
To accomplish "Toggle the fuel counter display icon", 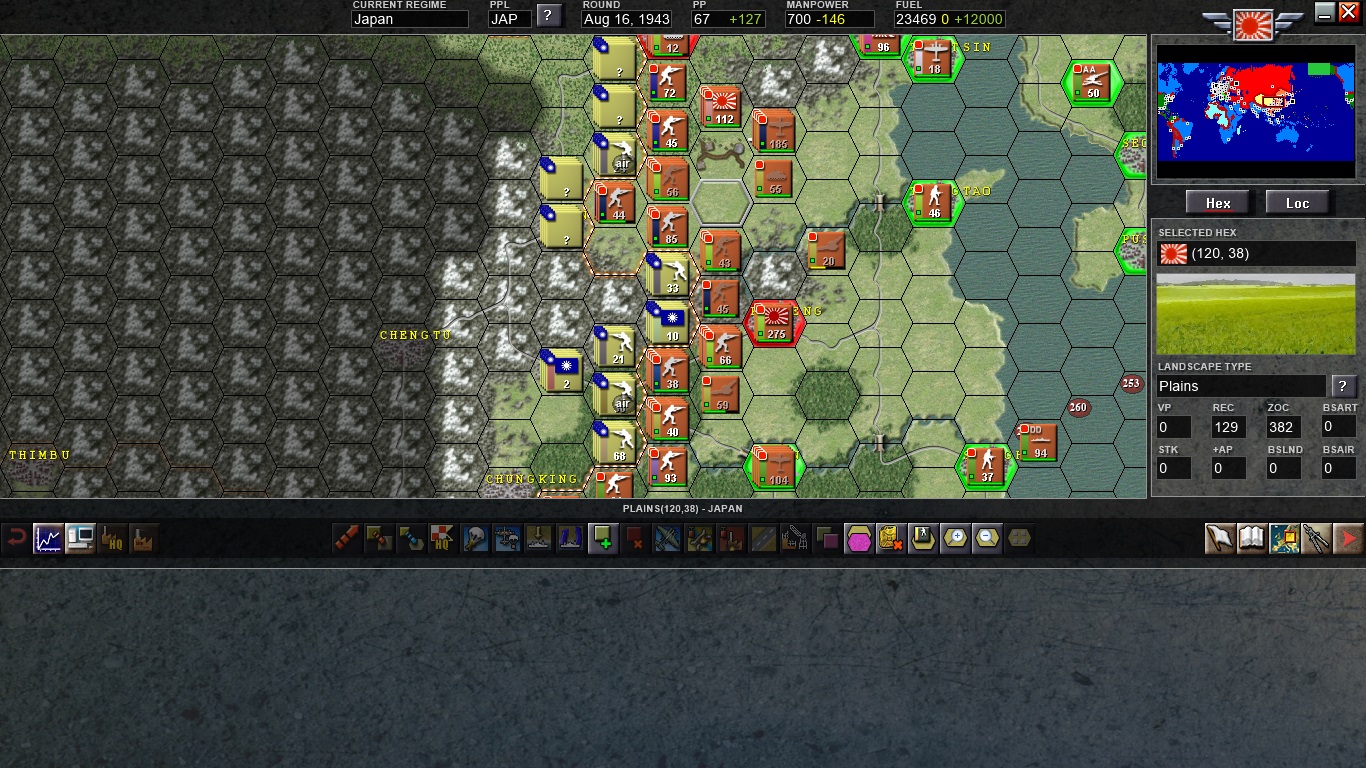I will [x=889, y=538].
